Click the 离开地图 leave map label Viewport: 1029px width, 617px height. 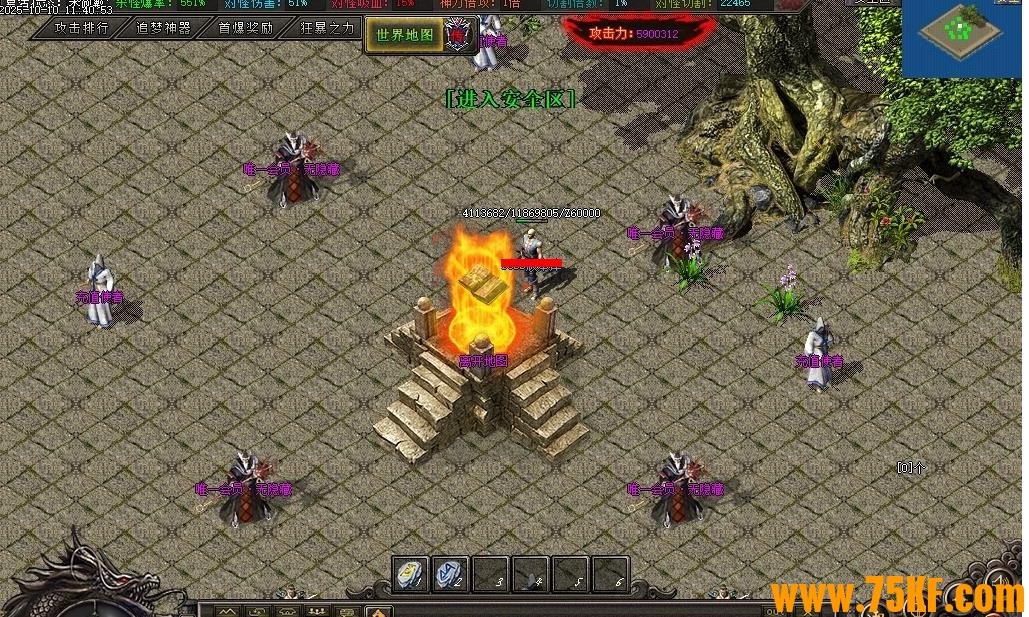pos(483,361)
